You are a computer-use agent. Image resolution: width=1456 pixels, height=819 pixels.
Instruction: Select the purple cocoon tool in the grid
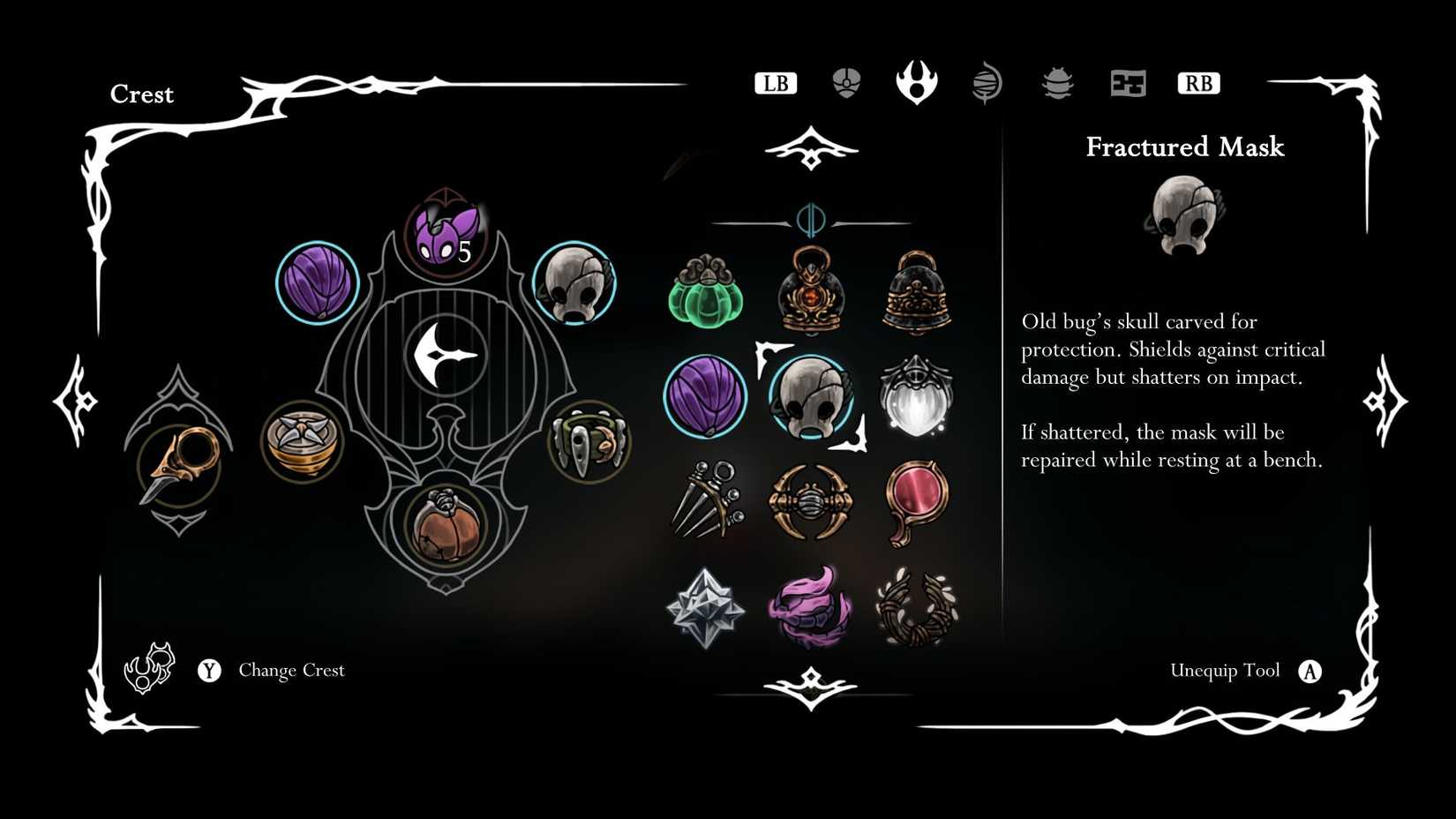(x=706, y=395)
